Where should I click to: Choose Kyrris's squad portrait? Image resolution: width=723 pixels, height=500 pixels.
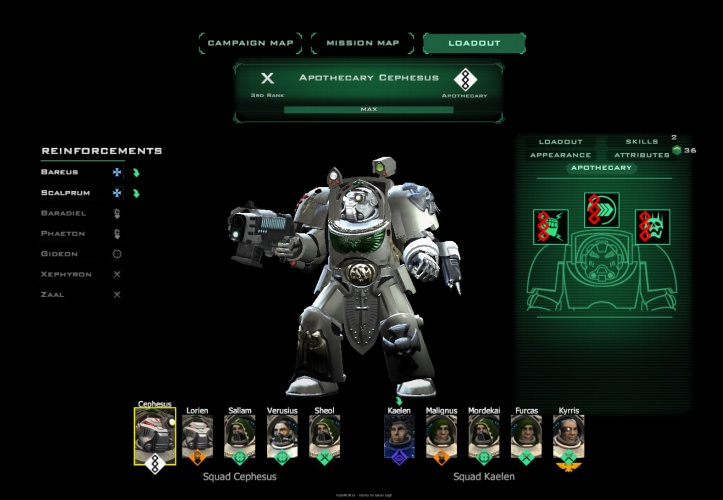pyautogui.click(x=568, y=433)
